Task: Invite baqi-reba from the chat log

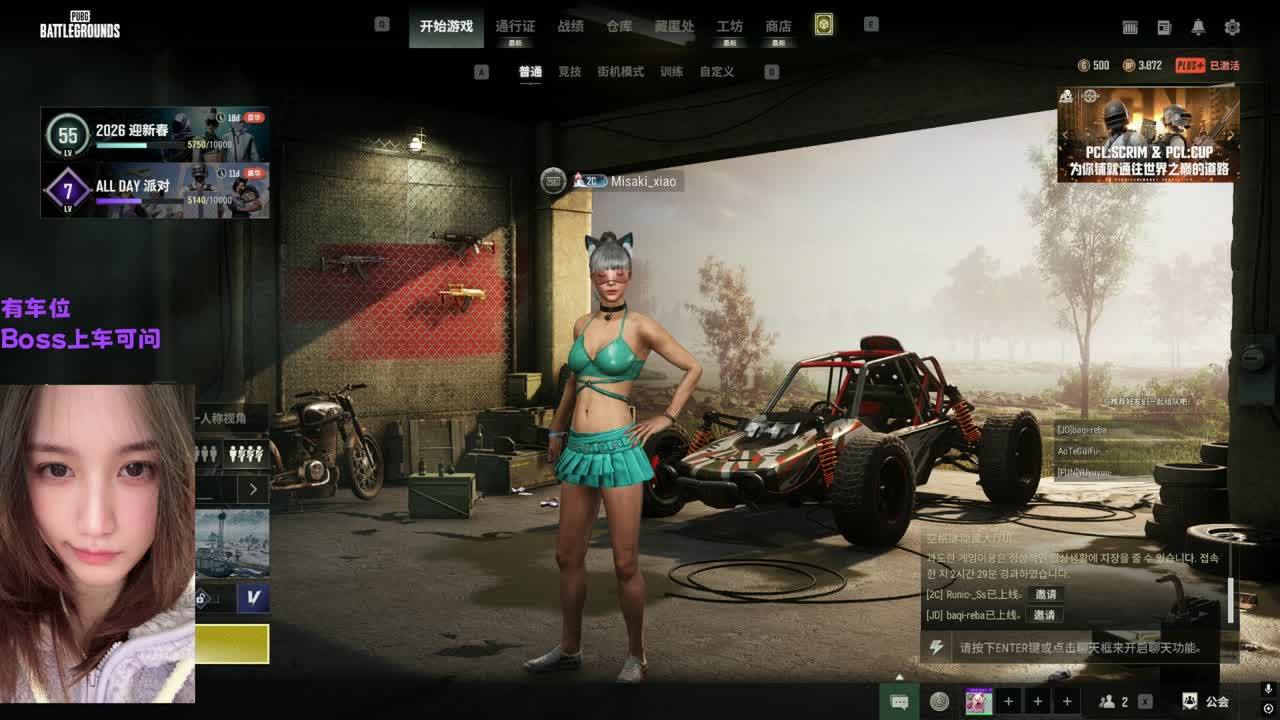Action: pyautogui.click(x=1045, y=615)
